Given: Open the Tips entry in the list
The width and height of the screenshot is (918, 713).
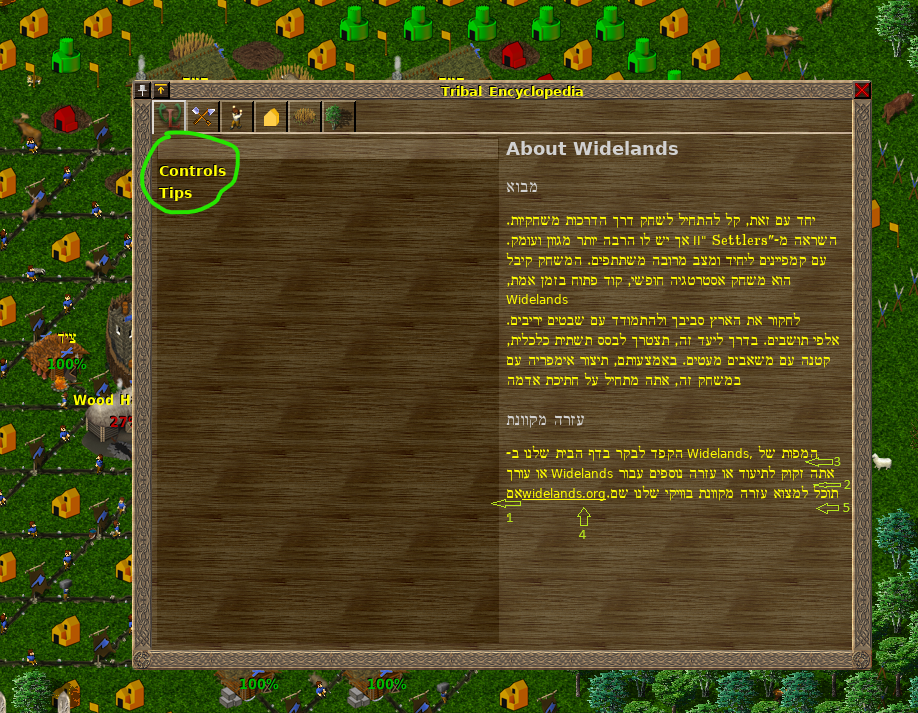Looking at the screenshot, I should [x=175, y=193].
